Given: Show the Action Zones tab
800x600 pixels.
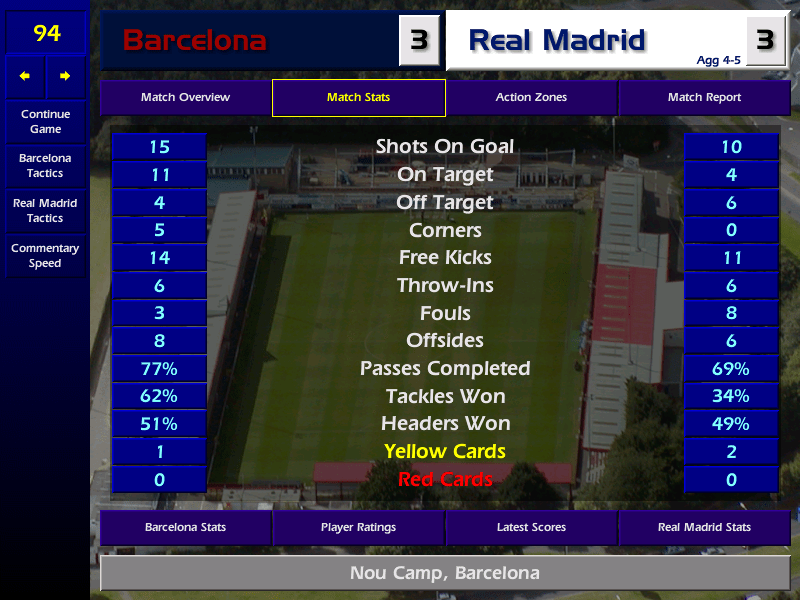Looking at the screenshot, I should pyautogui.click(x=531, y=98).
